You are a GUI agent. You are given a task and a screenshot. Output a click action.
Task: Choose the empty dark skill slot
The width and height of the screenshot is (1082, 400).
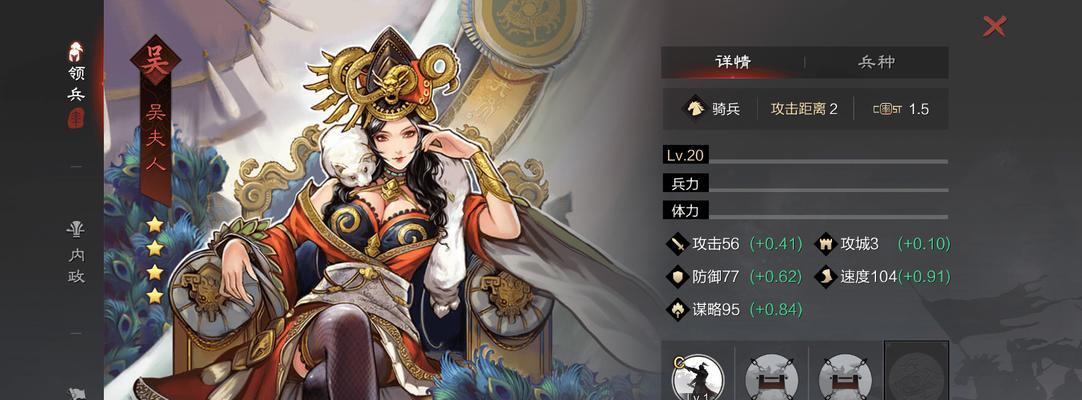pyautogui.click(x=916, y=373)
